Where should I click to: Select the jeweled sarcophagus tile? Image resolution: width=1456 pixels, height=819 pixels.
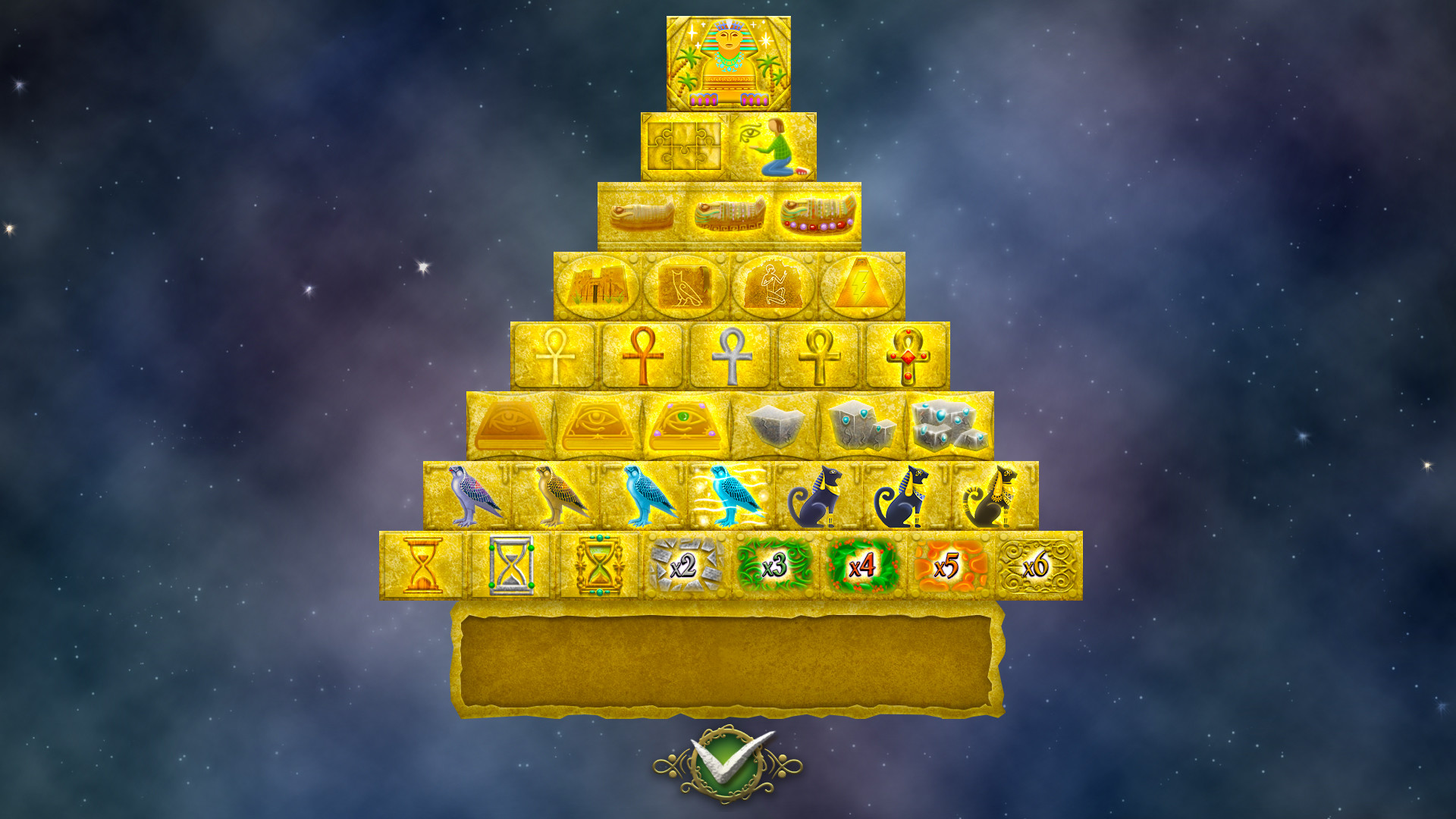(817, 214)
